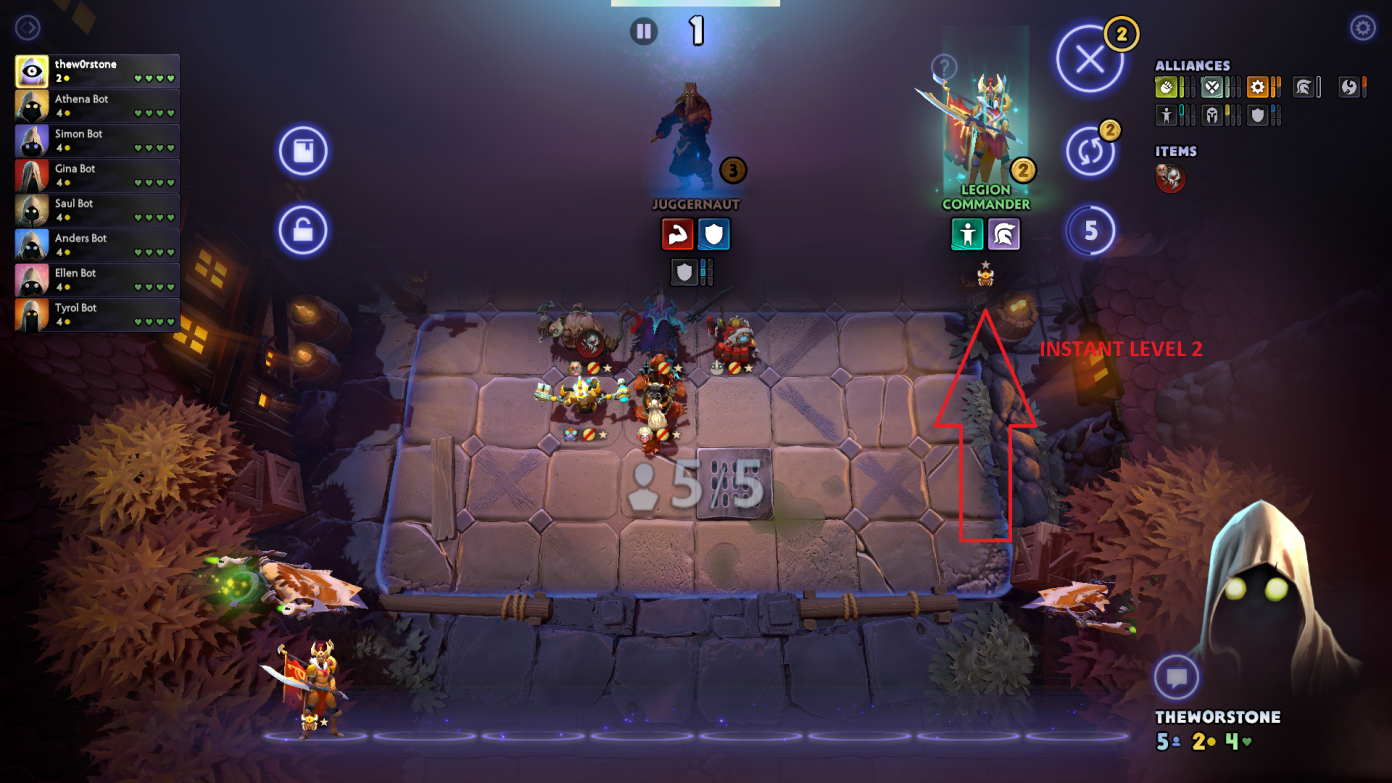This screenshot has height=783, width=1392.
Task: Select Anders Bot in the player list
Action: [x=97, y=245]
